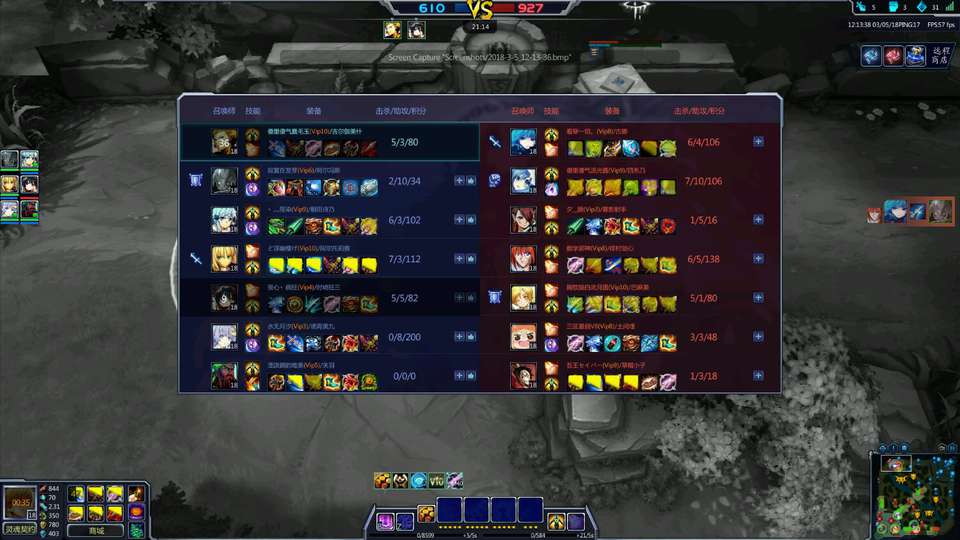Select the blue-haired hero portrait with score 6/4/106
The width and height of the screenshot is (960, 540).
point(524,142)
